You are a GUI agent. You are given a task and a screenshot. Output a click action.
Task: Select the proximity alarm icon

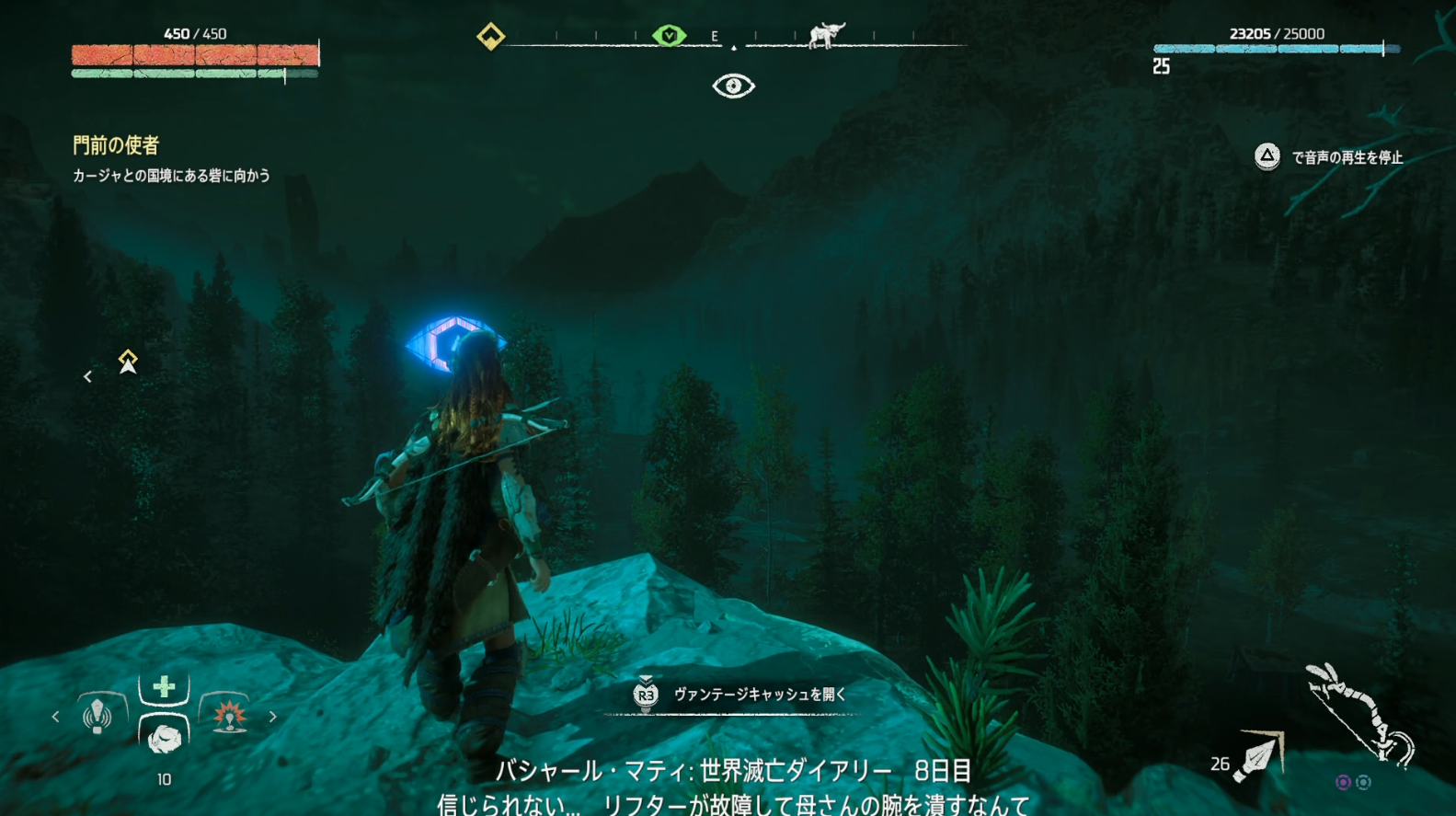pyautogui.click(x=97, y=715)
